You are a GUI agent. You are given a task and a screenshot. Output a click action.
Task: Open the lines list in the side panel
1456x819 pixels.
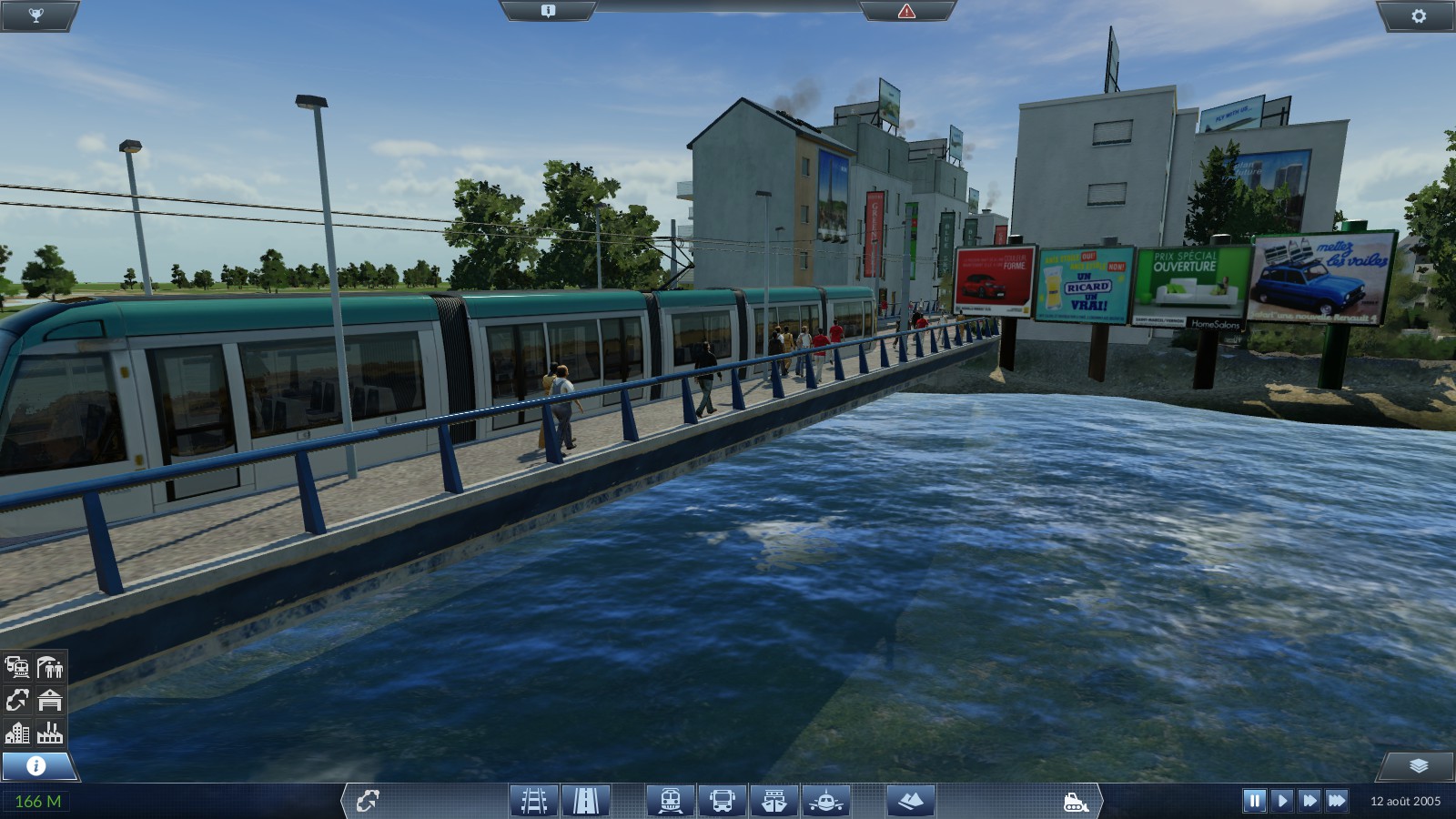[x=17, y=700]
